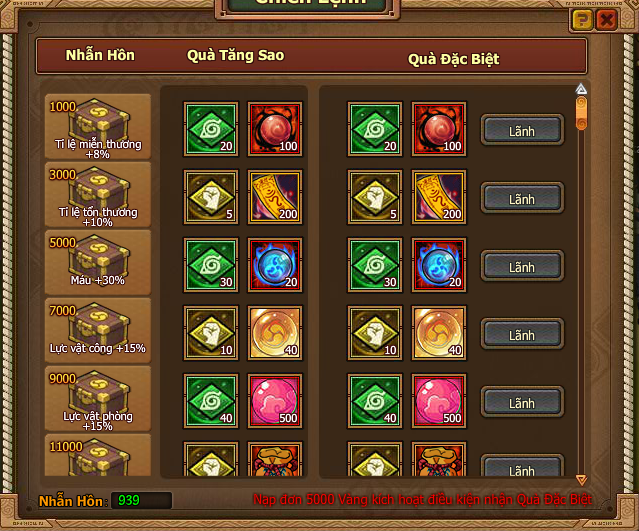Image resolution: width=639 pixels, height=531 pixels.
Task: Click Lãnh next to the yellow scroll 200 reward
Action: pyautogui.click(x=522, y=198)
